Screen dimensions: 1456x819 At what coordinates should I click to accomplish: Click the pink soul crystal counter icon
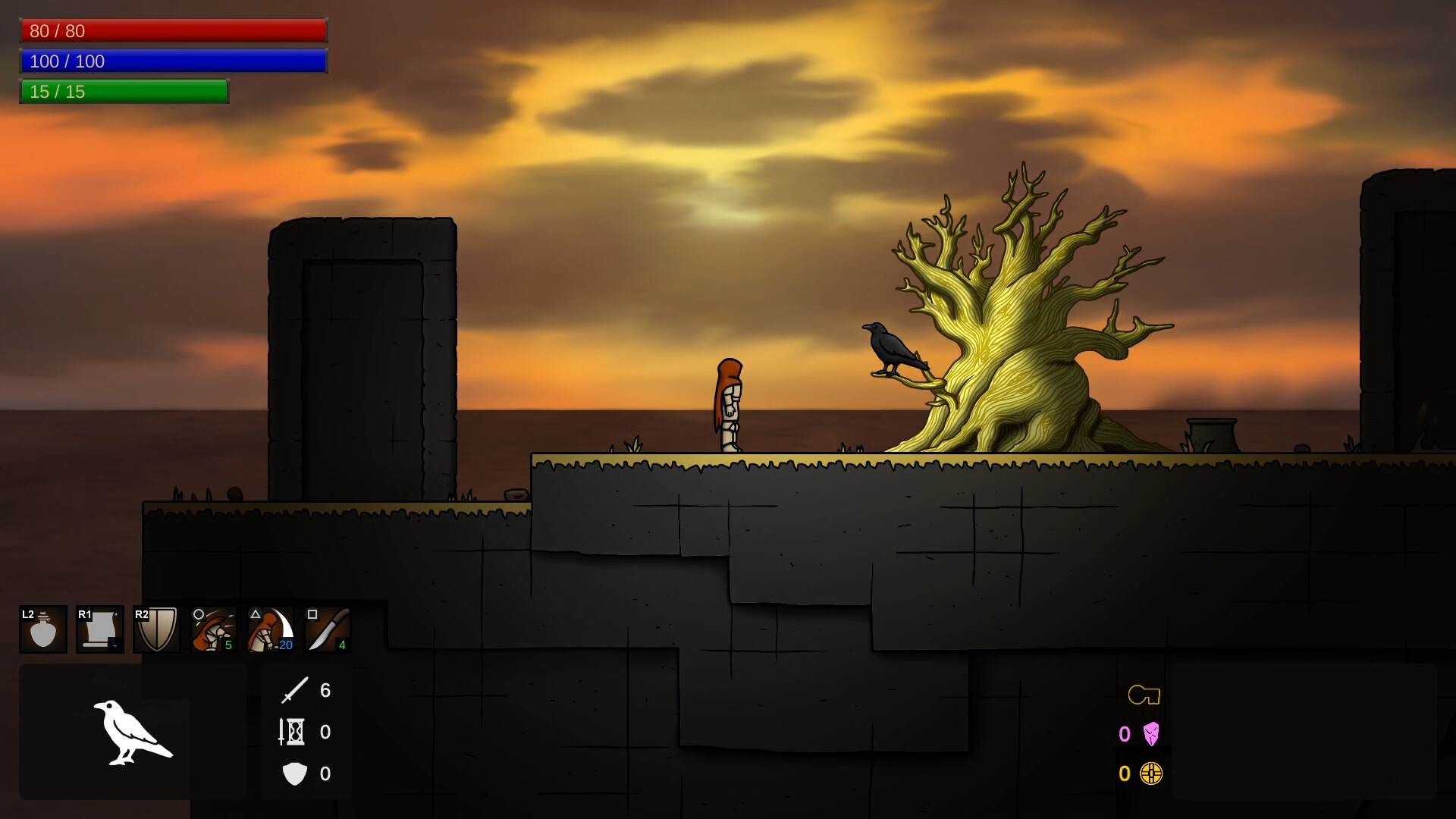click(x=1151, y=733)
